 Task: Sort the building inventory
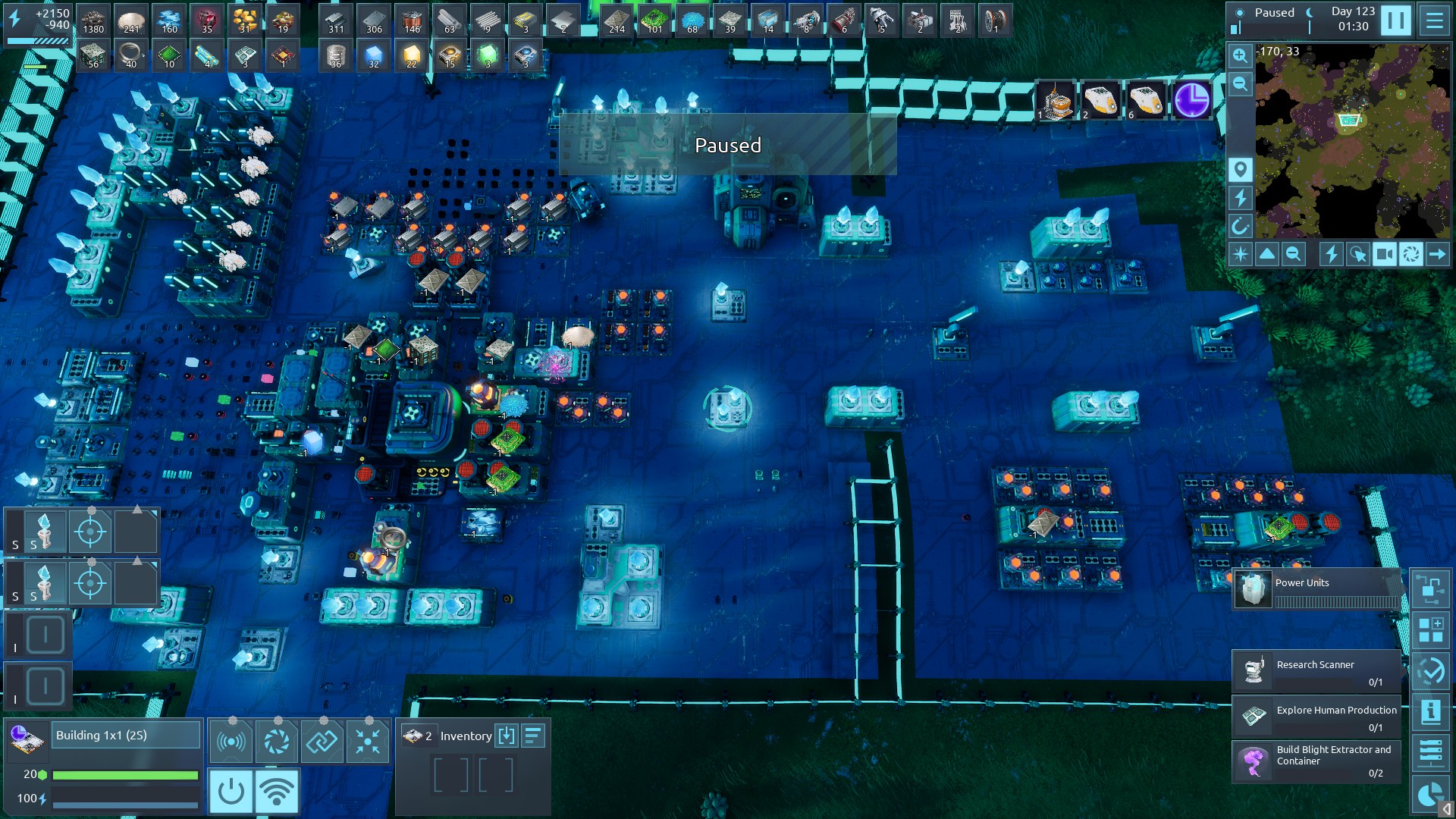(x=533, y=736)
